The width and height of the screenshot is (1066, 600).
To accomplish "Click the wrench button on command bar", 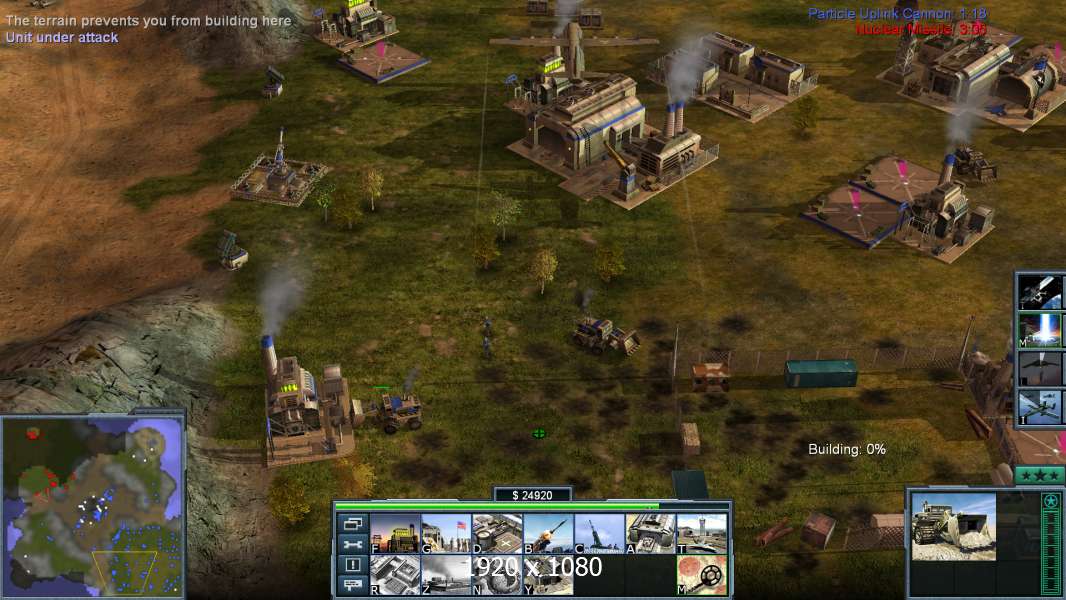I will [x=352, y=544].
